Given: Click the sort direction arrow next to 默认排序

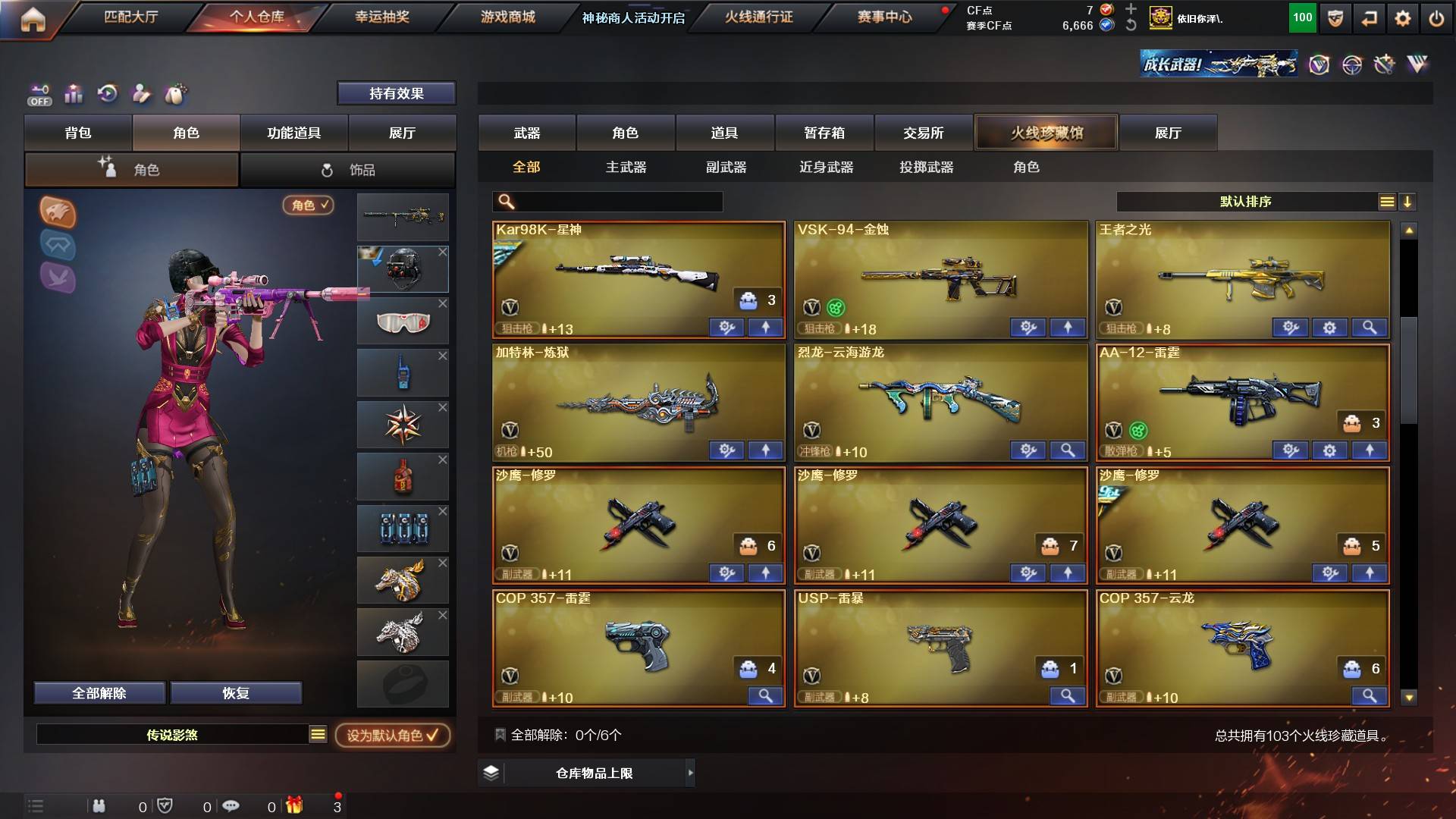Looking at the screenshot, I should click(x=1407, y=202).
